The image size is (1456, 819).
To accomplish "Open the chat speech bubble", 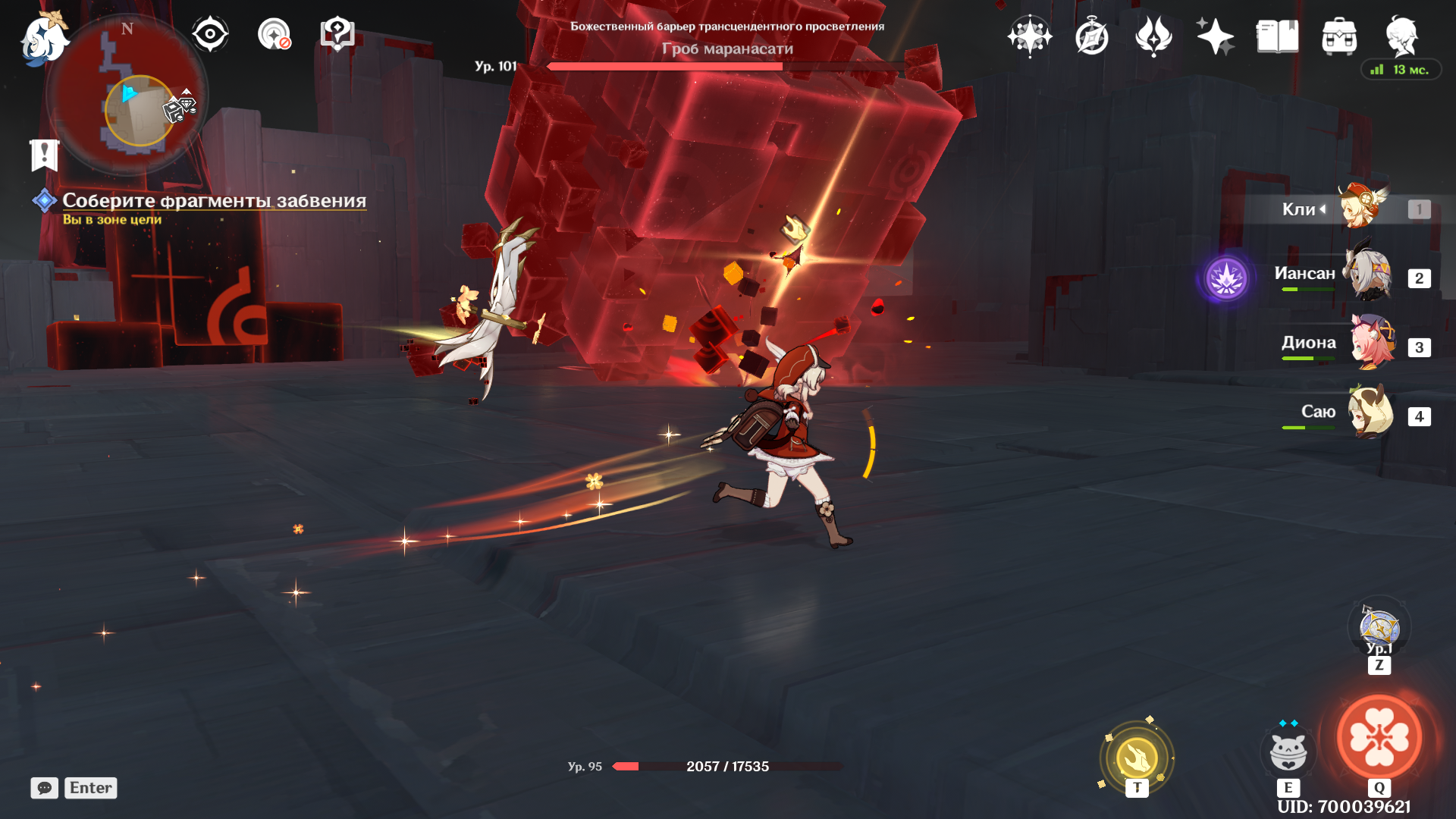I will click(x=45, y=788).
